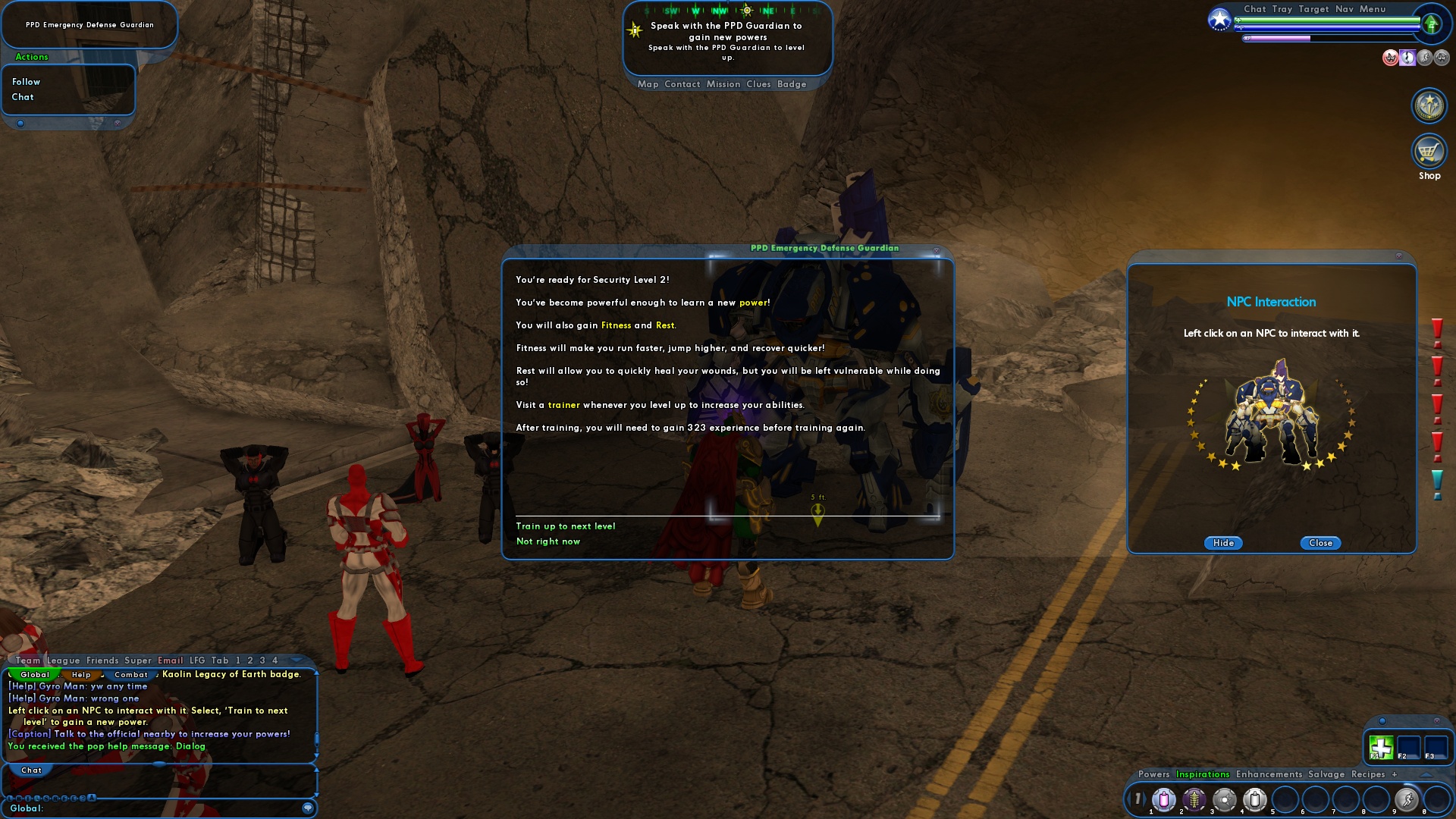Click the Global chat input field

152,808
